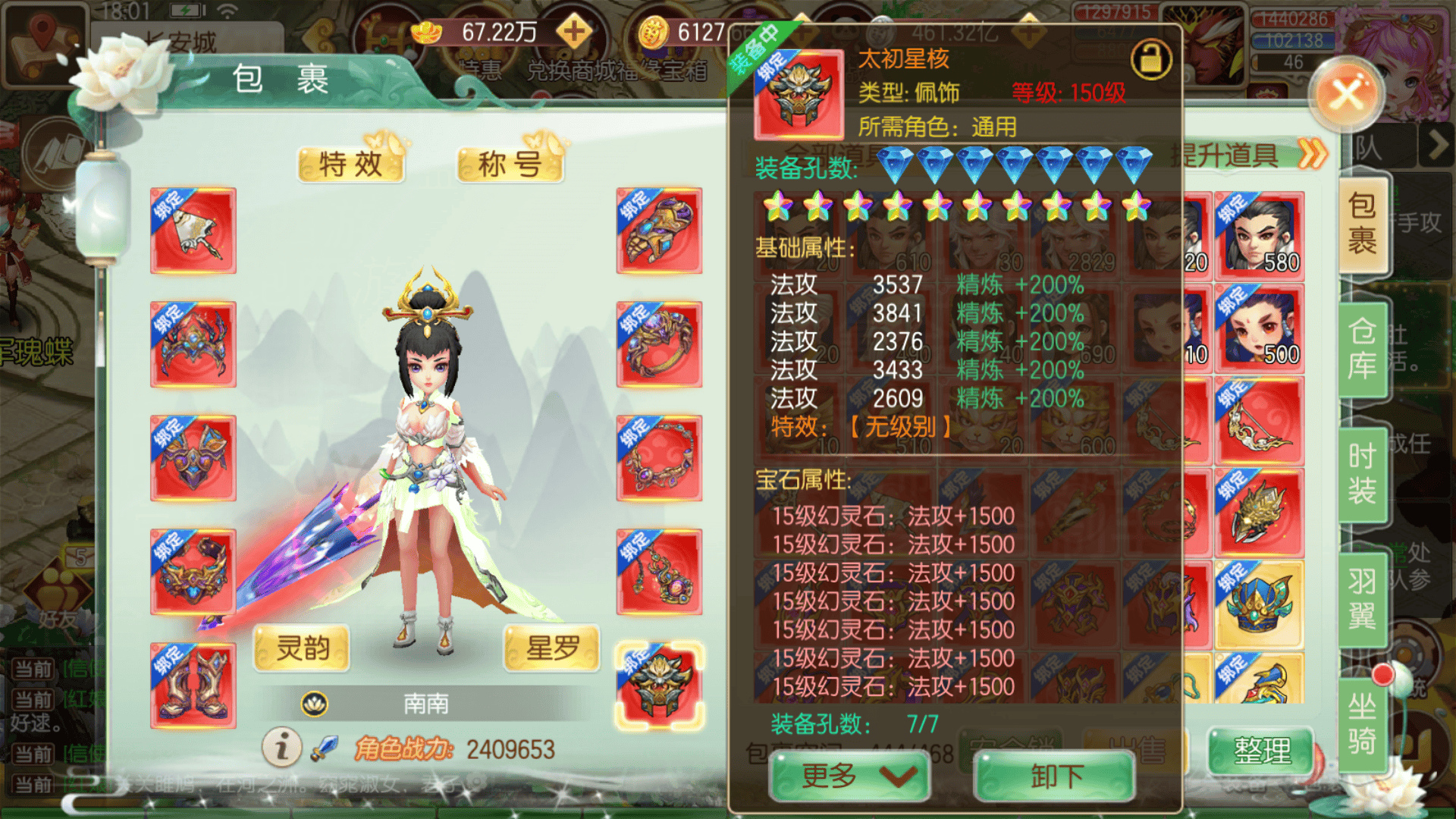Click the dagger icon next to character power
Screen dimensions: 1456x819
325,748
